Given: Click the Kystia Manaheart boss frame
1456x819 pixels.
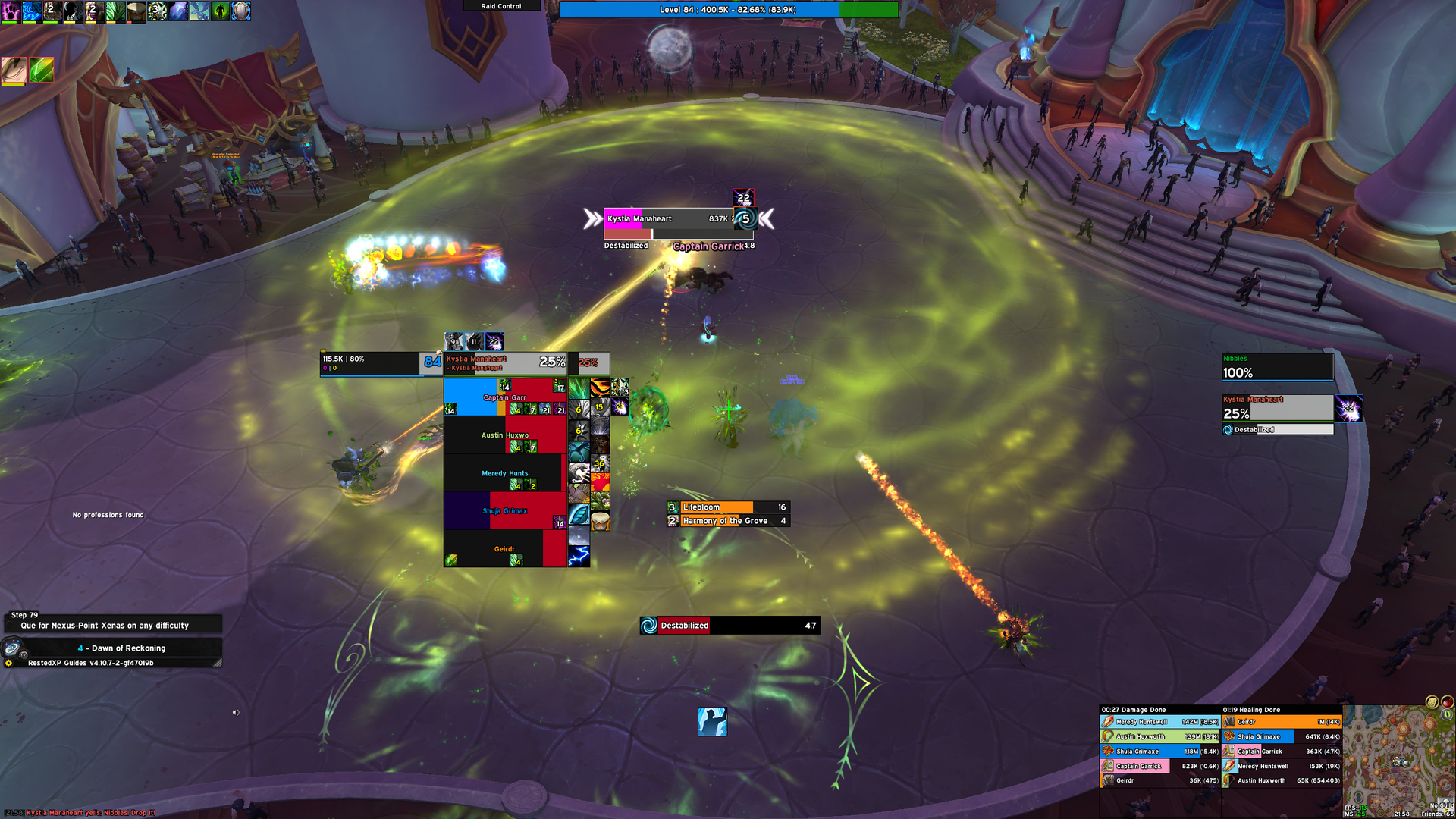Looking at the screenshot, I should [x=1278, y=409].
